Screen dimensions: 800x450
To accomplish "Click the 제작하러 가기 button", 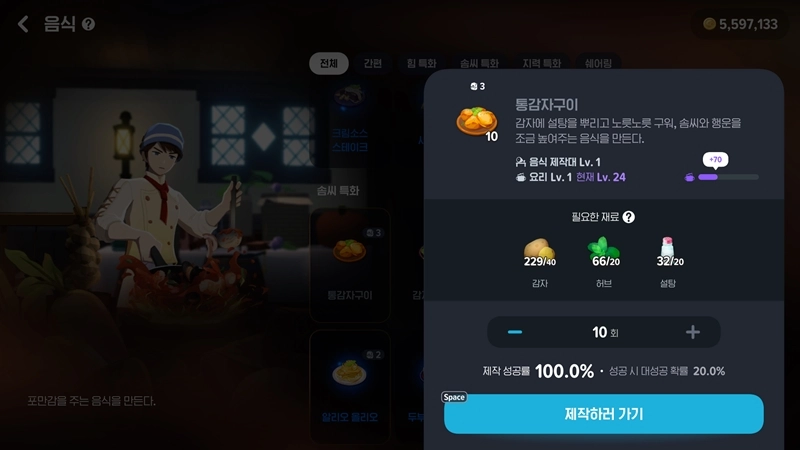I will point(603,413).
